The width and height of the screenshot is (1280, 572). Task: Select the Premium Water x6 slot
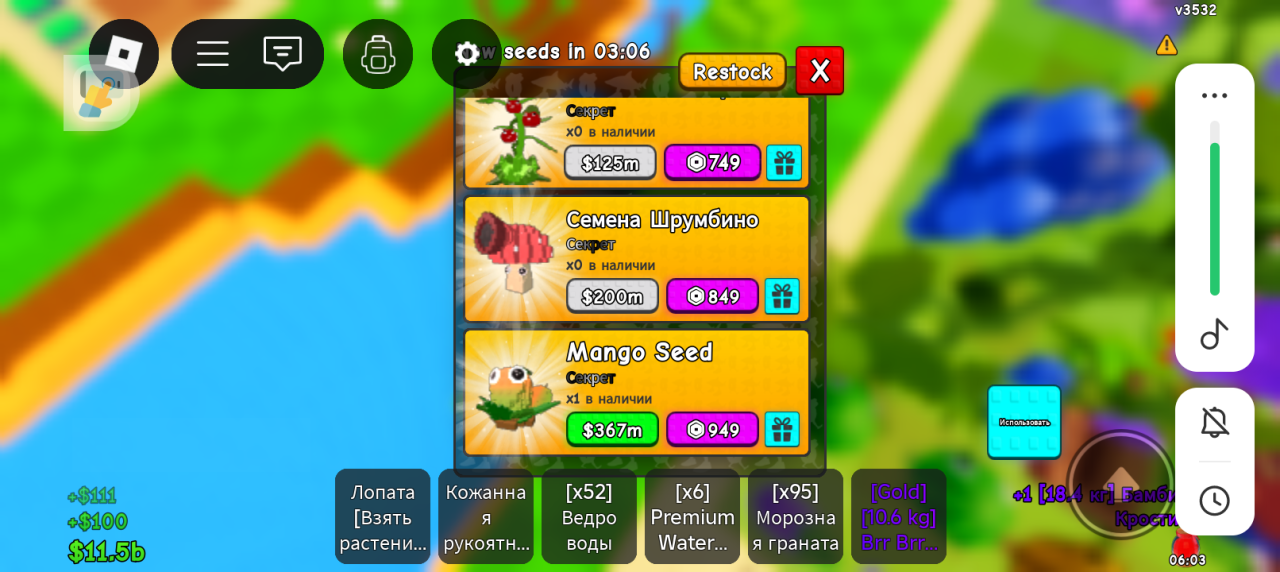coord(692,517)
